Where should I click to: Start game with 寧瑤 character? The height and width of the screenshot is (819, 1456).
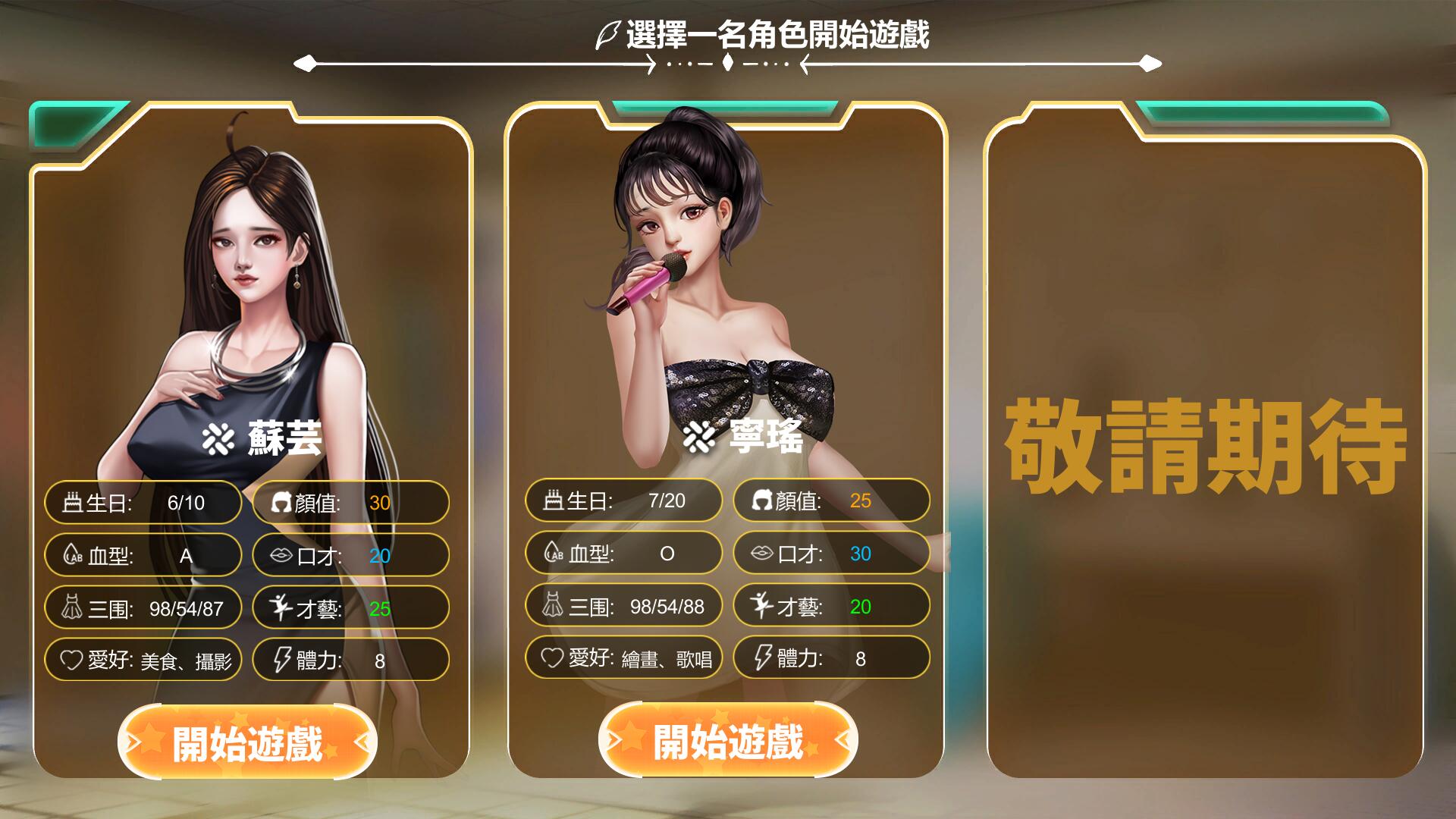pyautogui.click(x=727, y=740)
